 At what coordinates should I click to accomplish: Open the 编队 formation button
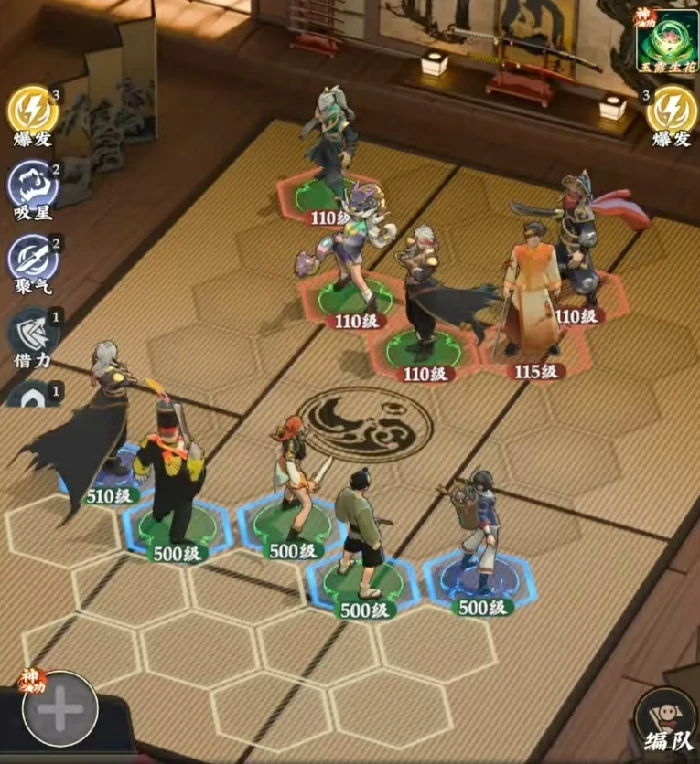click(x=664, y=717)
